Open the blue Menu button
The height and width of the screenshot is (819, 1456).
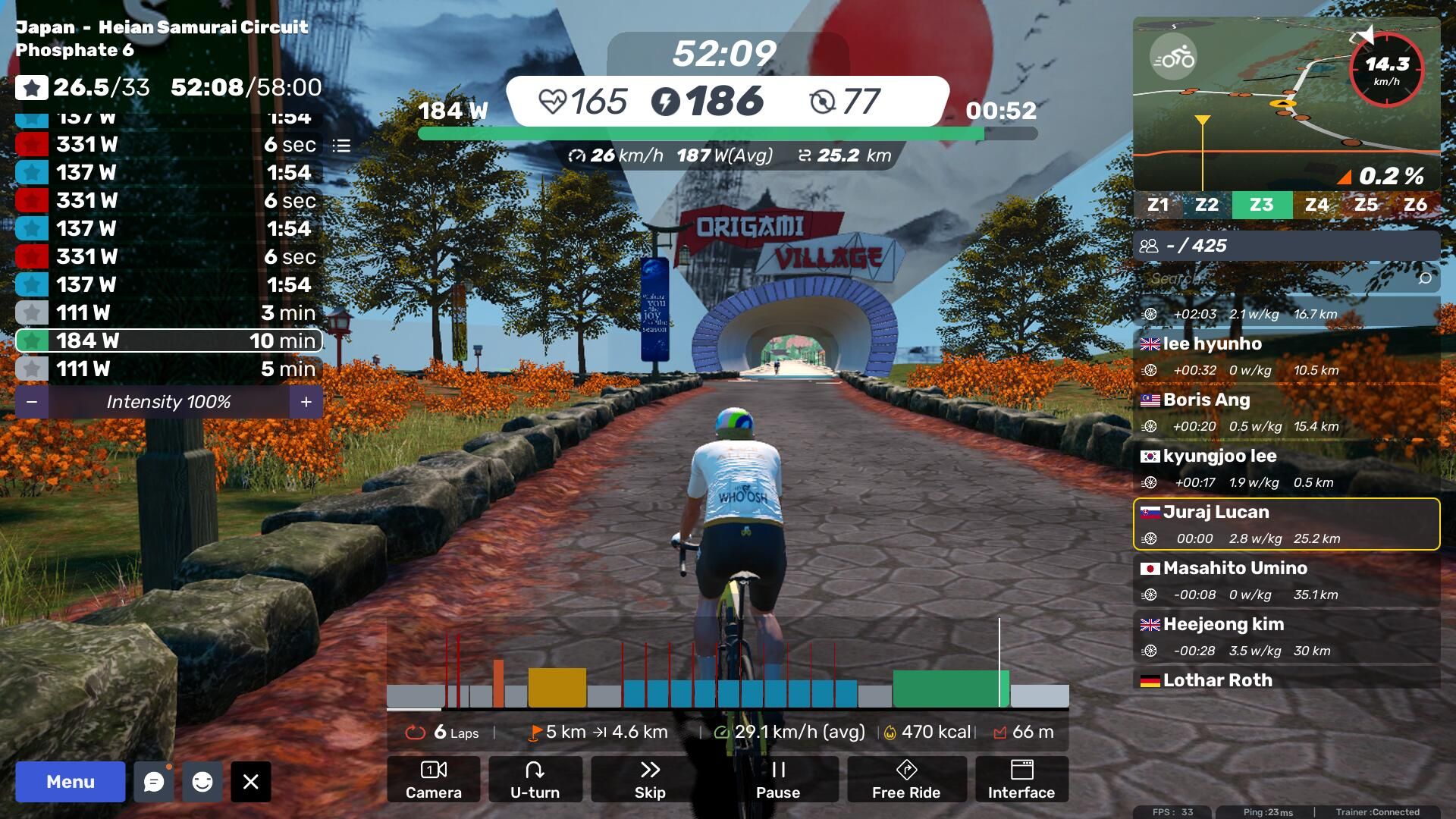click(70, 782)
